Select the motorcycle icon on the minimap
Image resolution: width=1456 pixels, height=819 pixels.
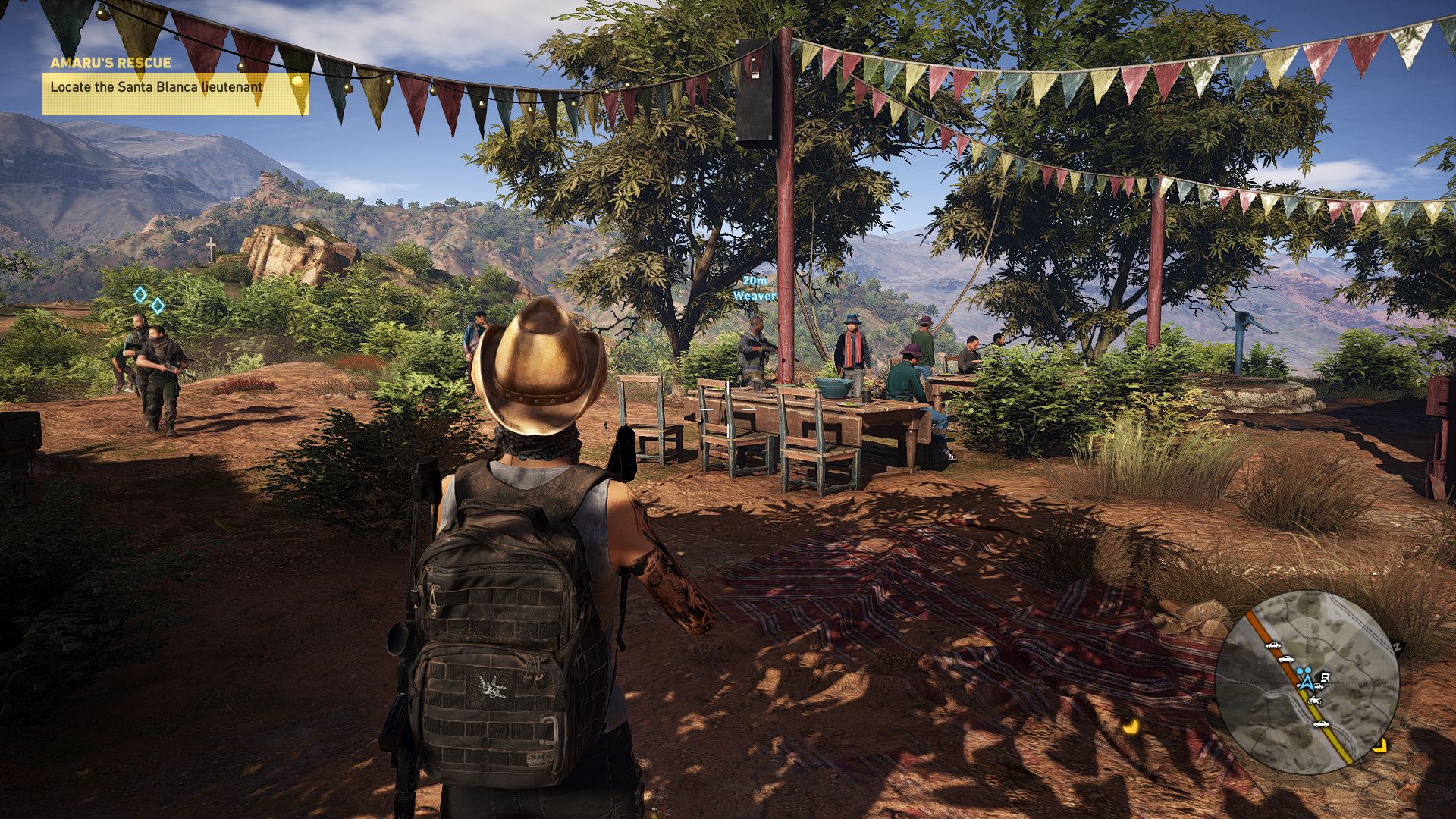click(x=1314, y=700)
